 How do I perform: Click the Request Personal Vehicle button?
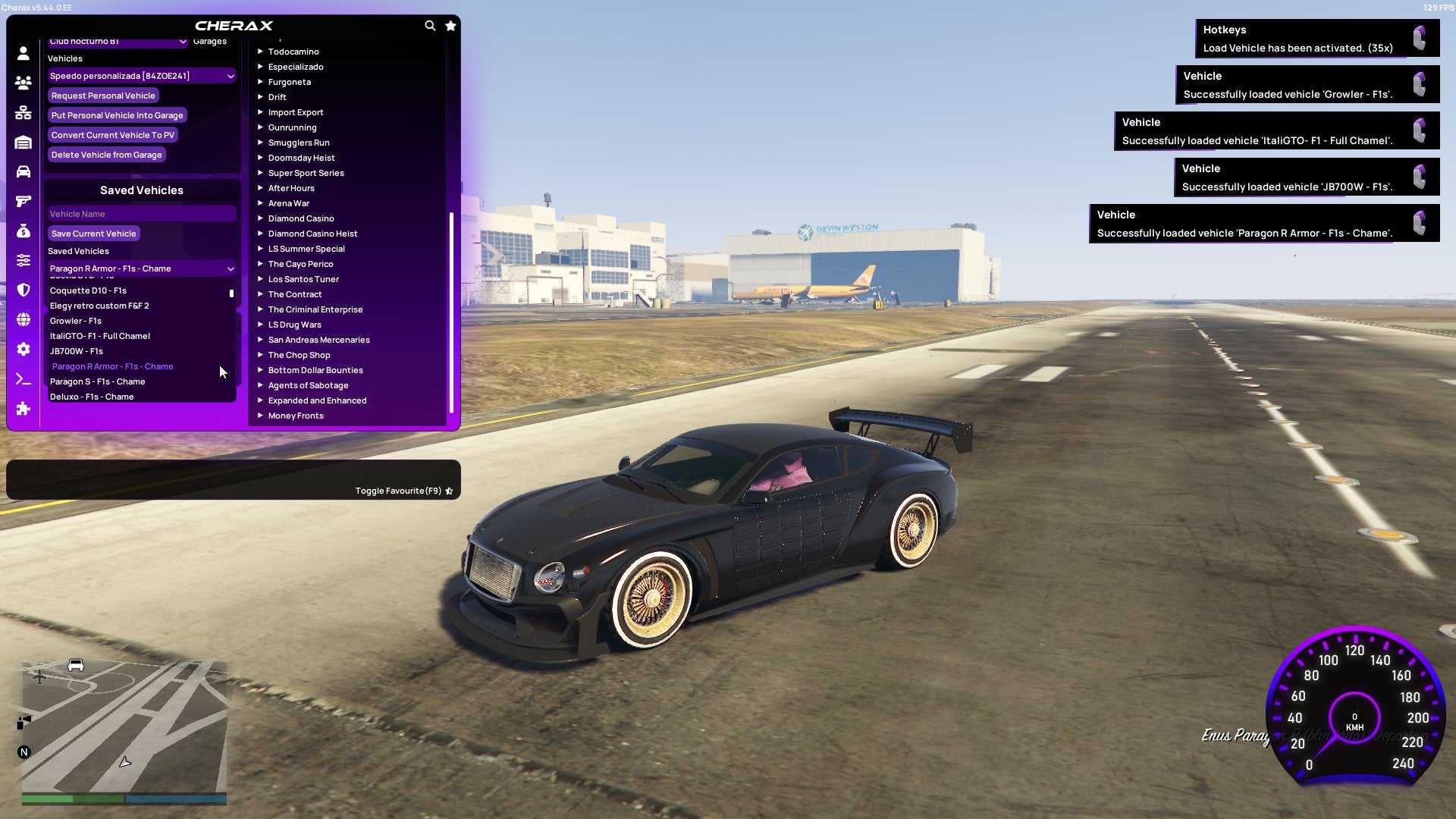click(x=103, y=96)
